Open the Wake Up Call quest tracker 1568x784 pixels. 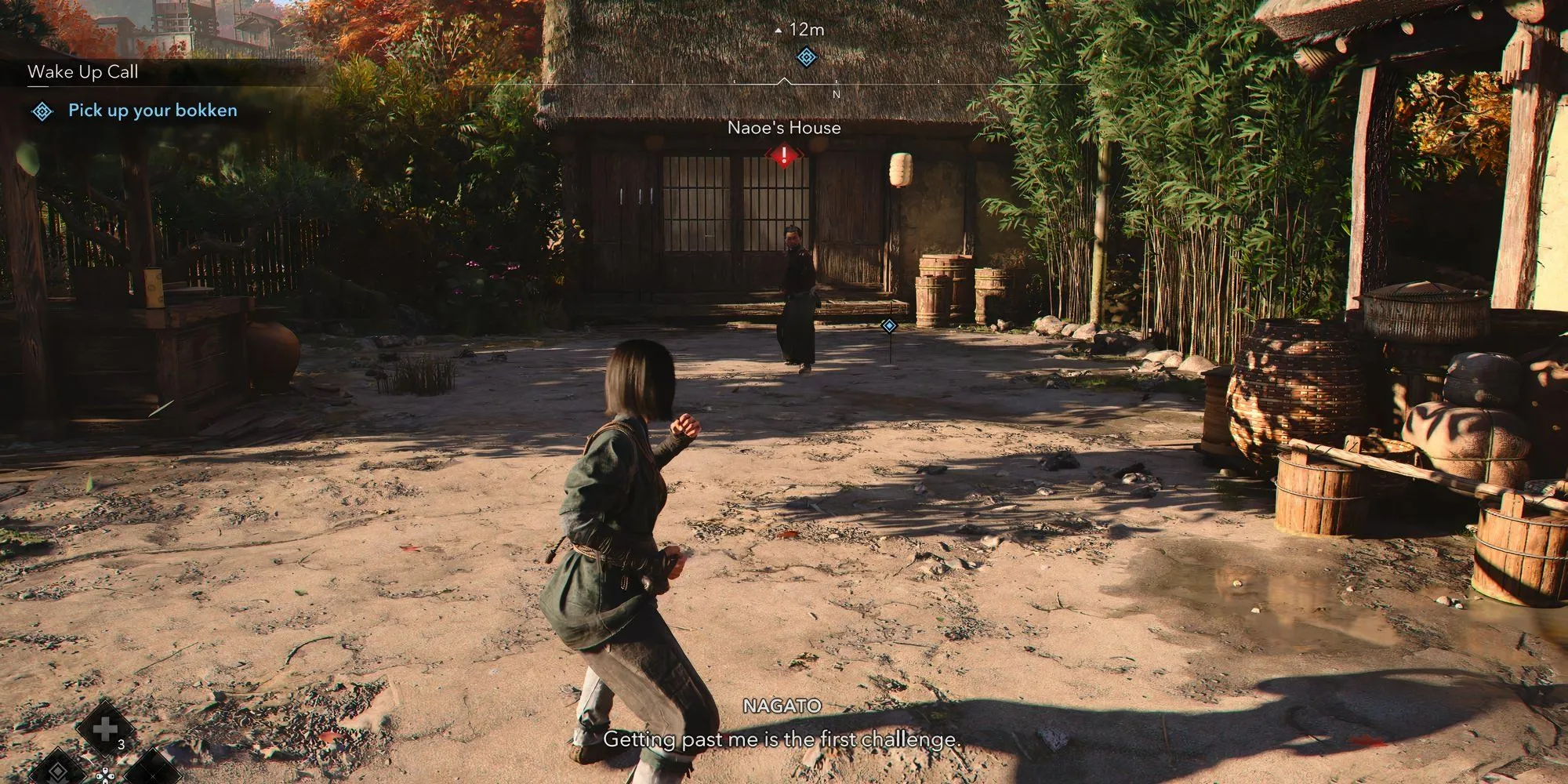[83, 72]
